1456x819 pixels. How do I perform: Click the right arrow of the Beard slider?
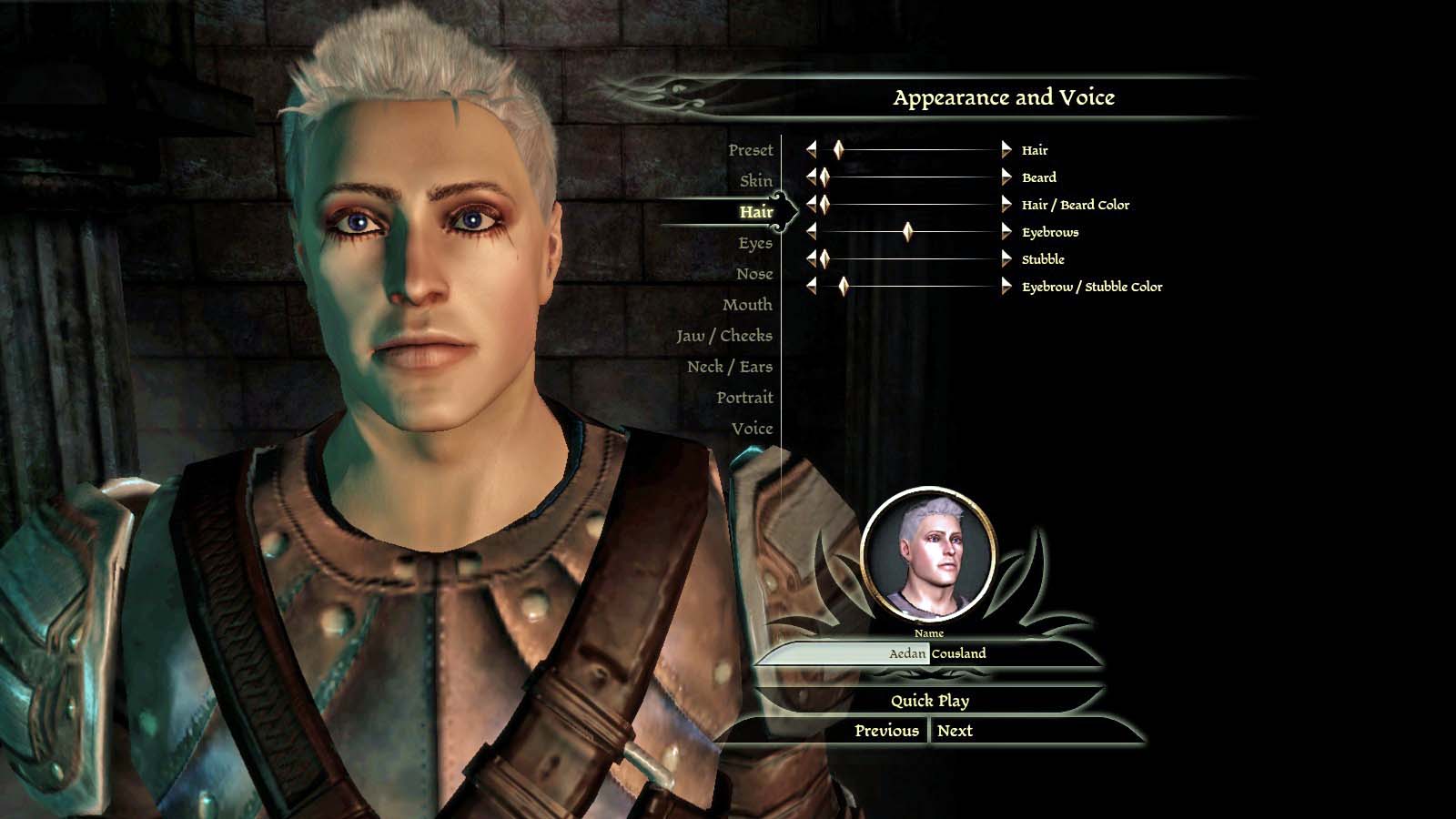tap(1006, 177)
